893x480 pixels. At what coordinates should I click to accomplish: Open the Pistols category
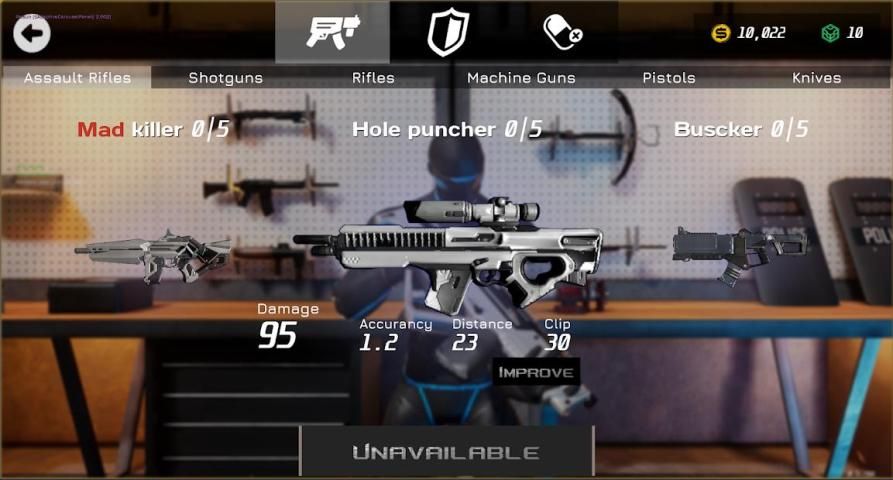point(669,78)
